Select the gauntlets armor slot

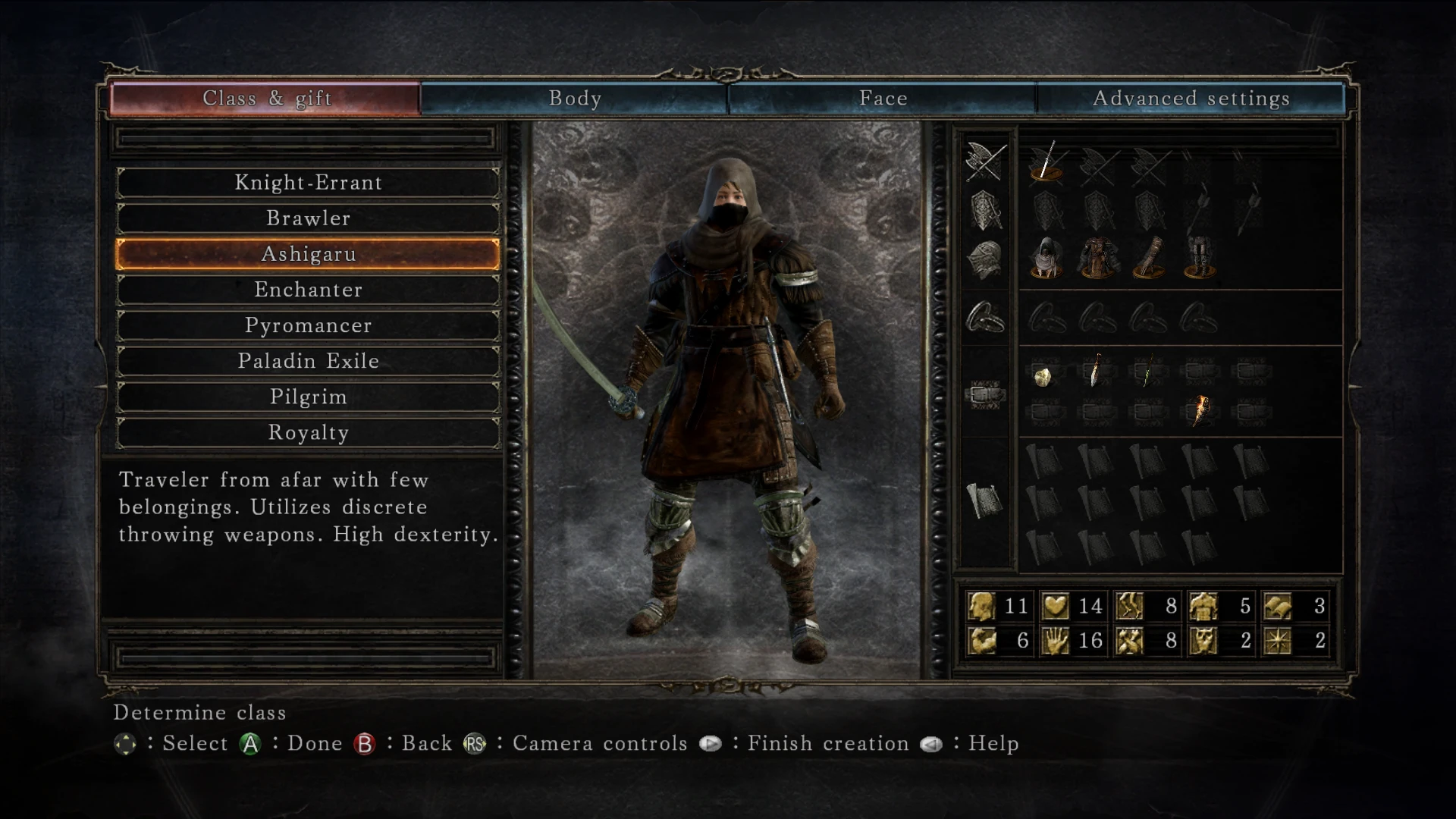pyautogui.click(x=1148, y=257)
